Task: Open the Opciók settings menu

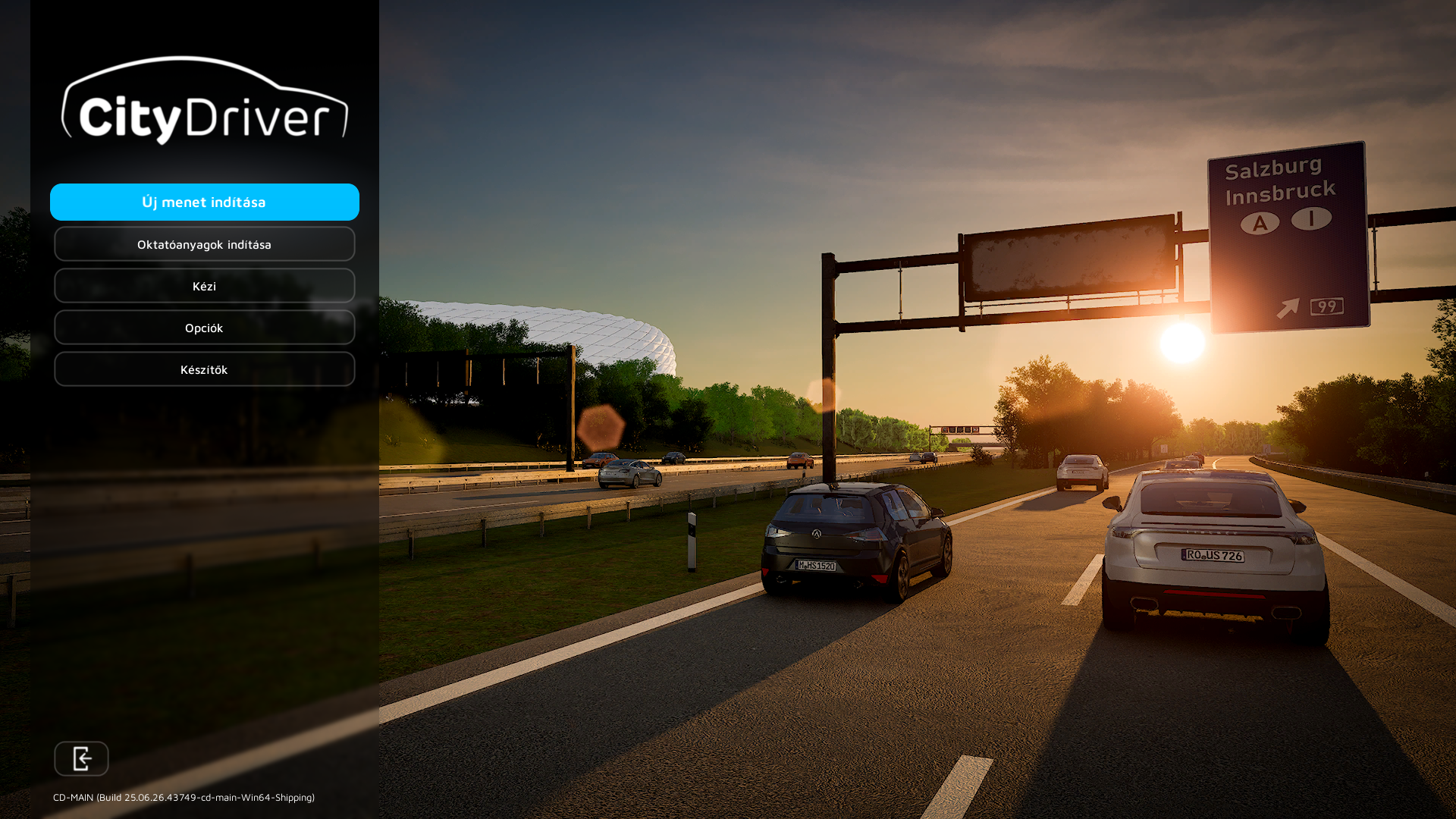Action: pos(204,328)
